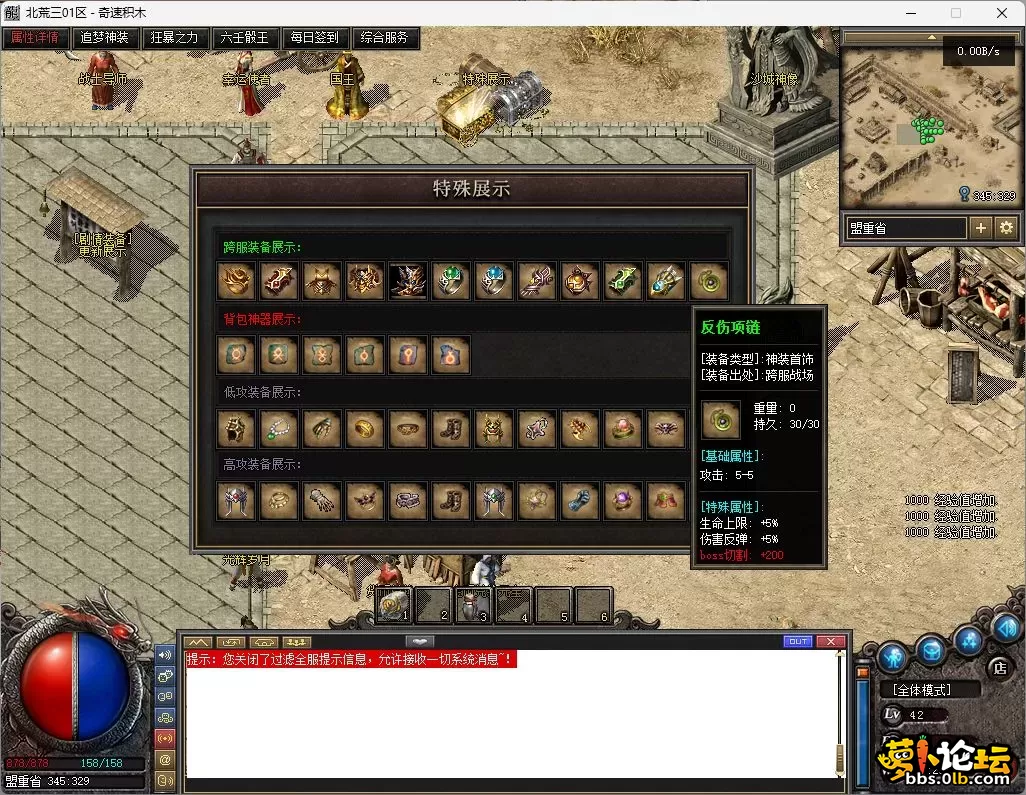
Task: Use the item in hotbar slot 1
Action: (x=395, y=603)
